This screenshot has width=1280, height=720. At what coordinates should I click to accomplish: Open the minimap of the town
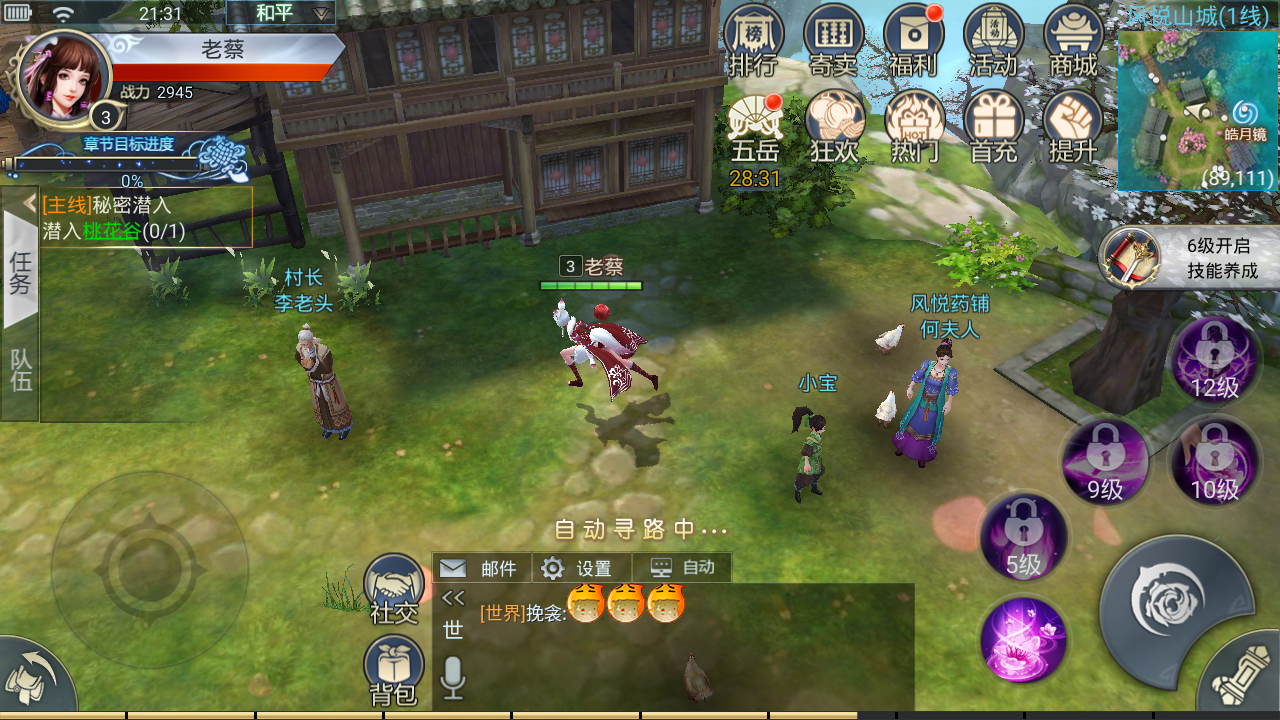click(1198, 110)
